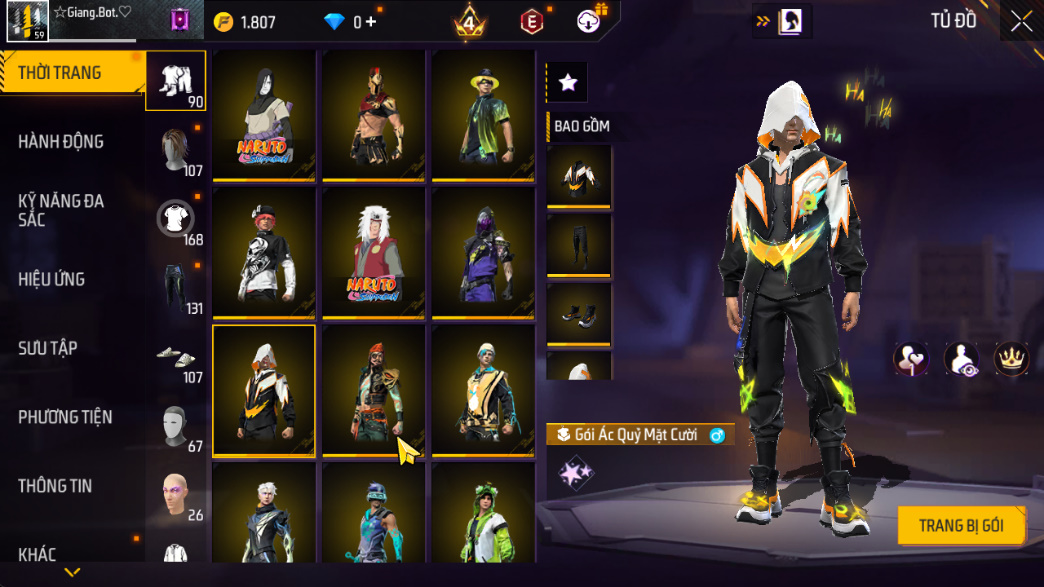
Task: Close the wardrobe with the X button
Action: [x=1021, y=22]
